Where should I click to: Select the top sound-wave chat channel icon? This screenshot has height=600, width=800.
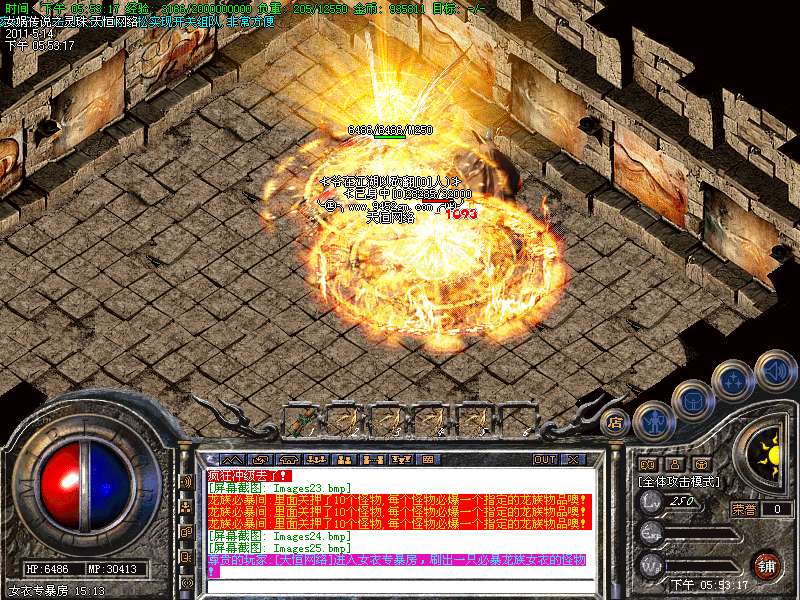coord(187,481)
